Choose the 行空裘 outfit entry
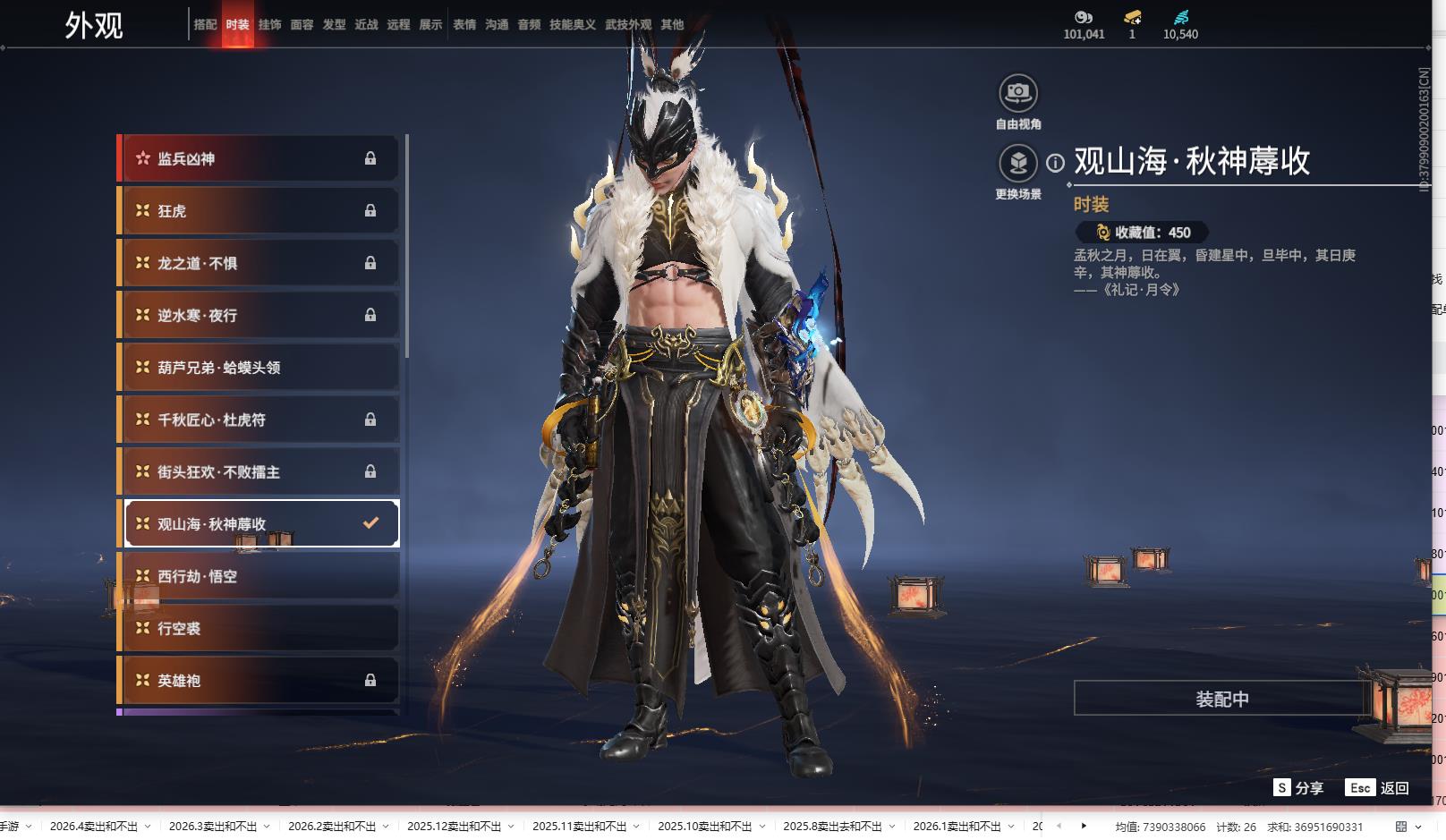This screenshot has height=840, width=1446. pos(259,629)
